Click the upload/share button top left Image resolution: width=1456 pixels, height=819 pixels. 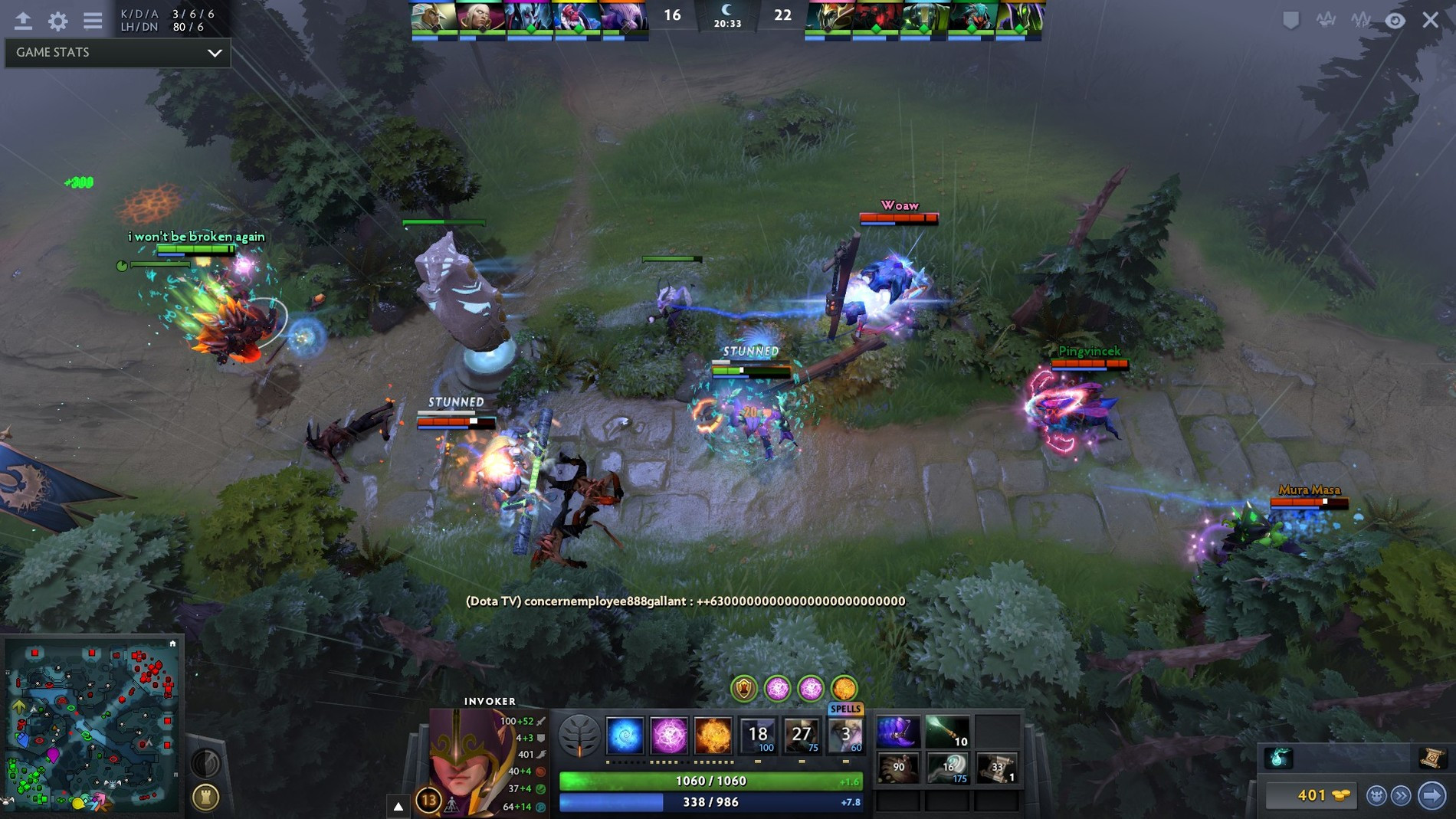click(x=22, y=21)
